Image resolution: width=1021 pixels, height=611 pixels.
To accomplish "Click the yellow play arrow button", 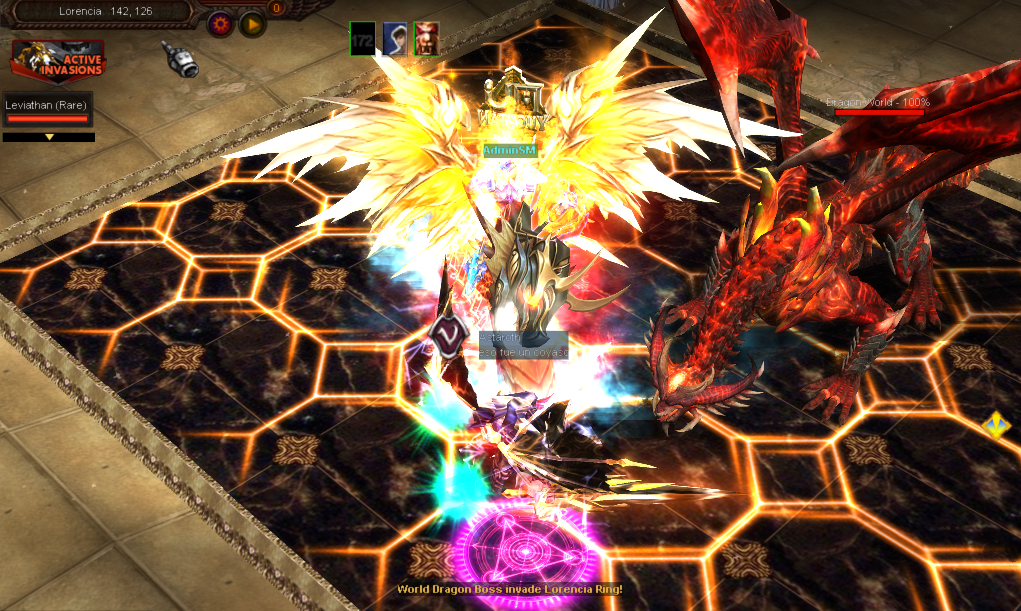I will coord(252,24).
